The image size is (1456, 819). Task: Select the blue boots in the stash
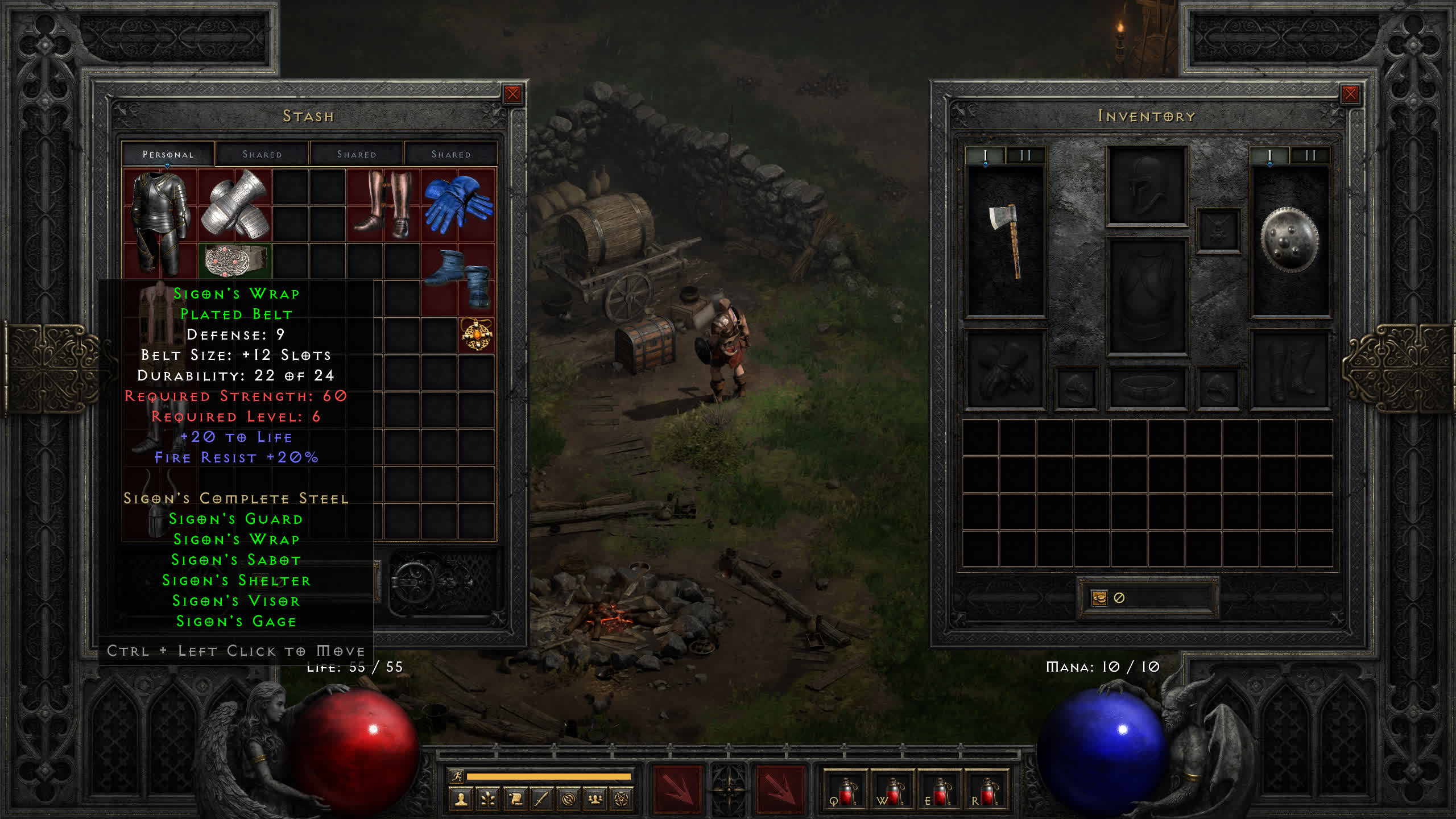pyautogui.click(x=458, y=279)
